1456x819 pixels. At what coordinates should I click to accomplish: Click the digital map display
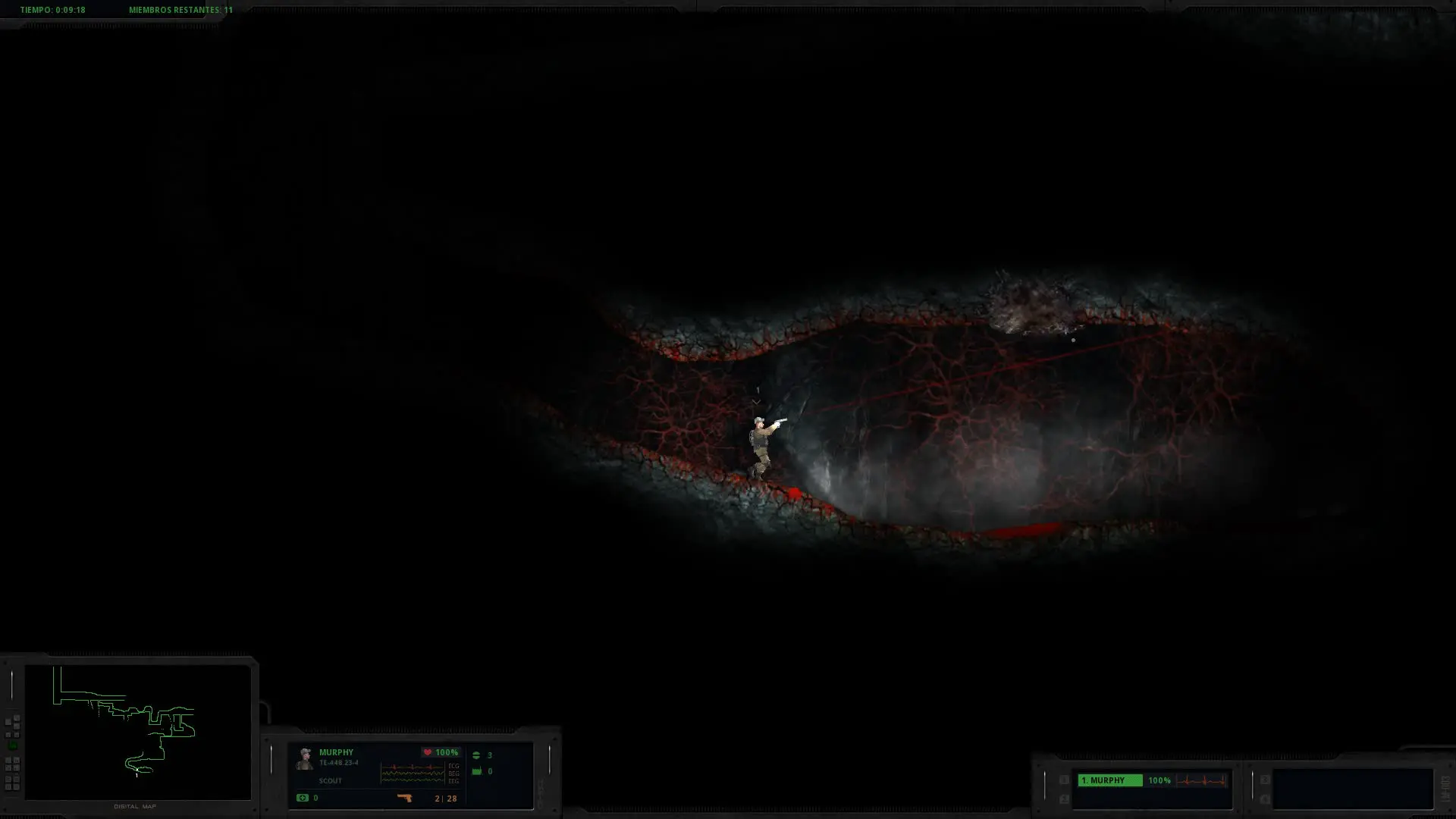point(137,731)
